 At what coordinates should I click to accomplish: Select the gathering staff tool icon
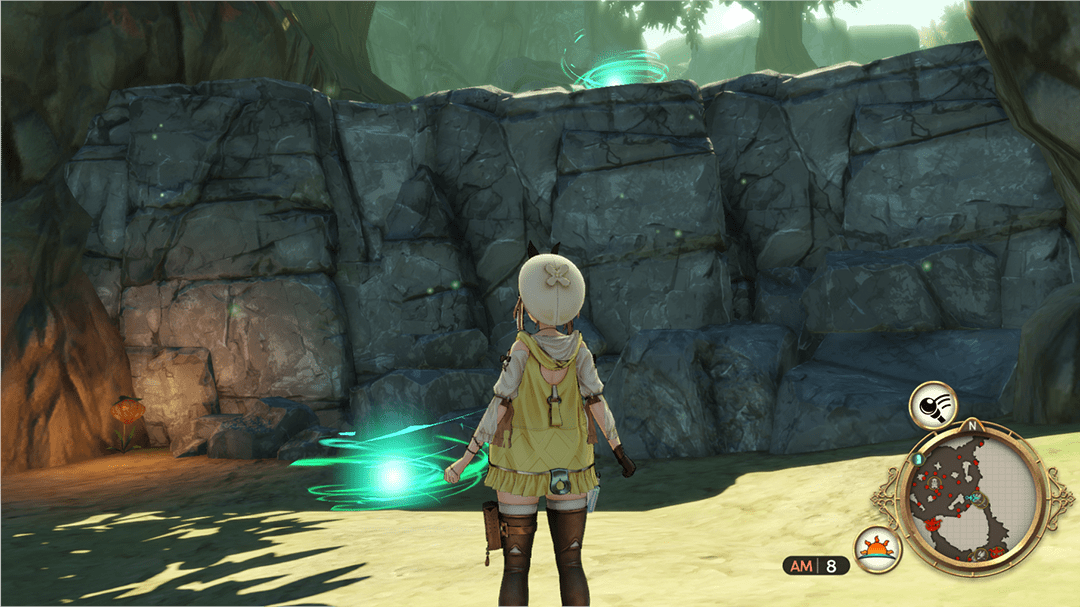click(x=932, y=405)
